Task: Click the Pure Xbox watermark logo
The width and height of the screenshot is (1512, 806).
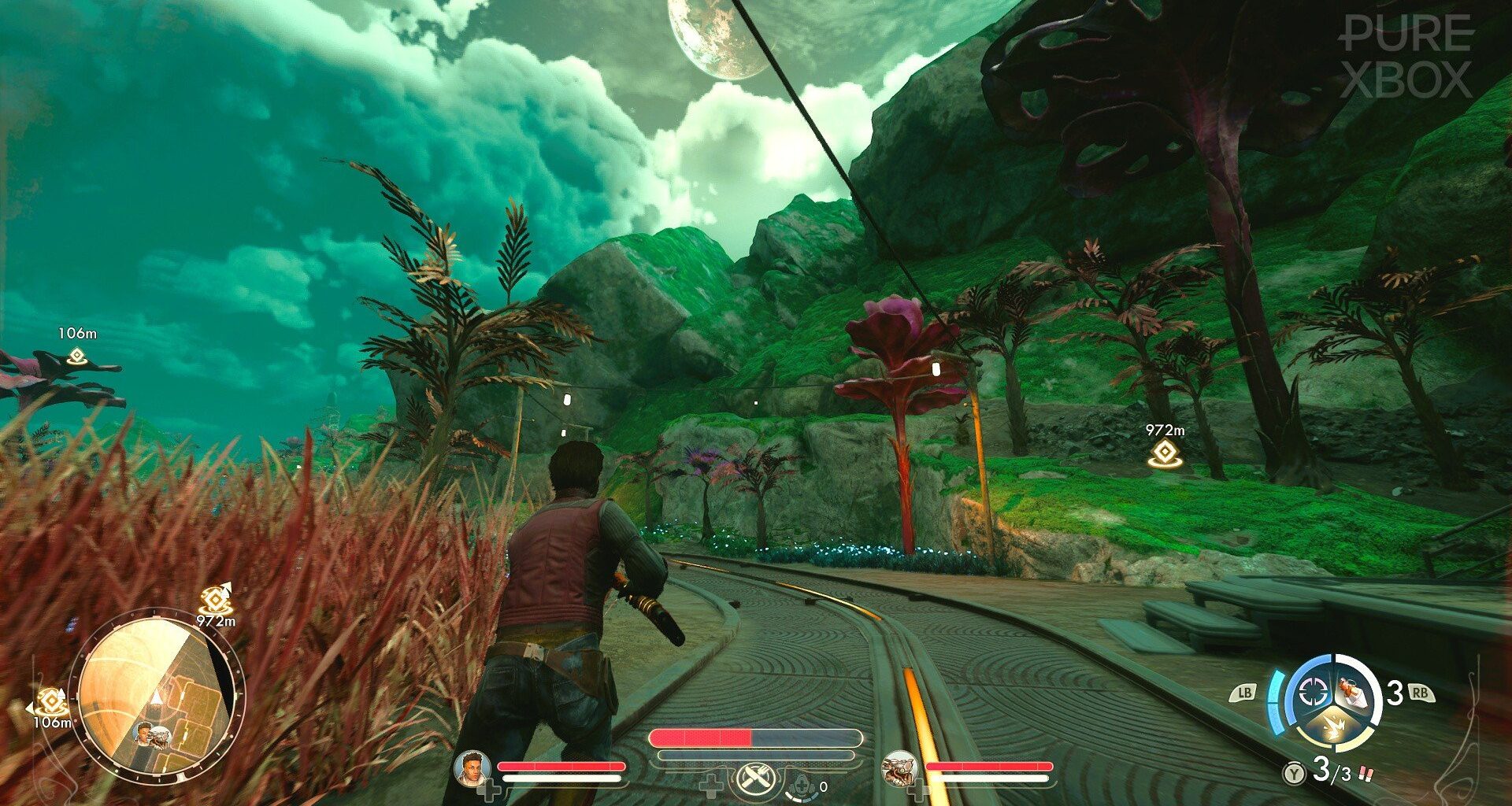Action: pos(1406,56)
